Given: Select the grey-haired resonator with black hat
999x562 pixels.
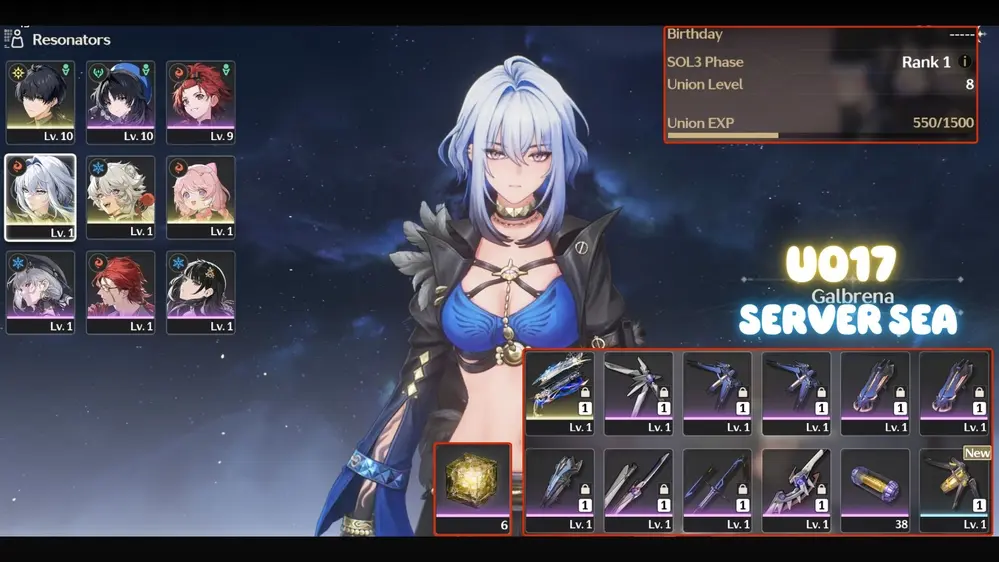Looking at the screenshot, I should pos(40,292).
